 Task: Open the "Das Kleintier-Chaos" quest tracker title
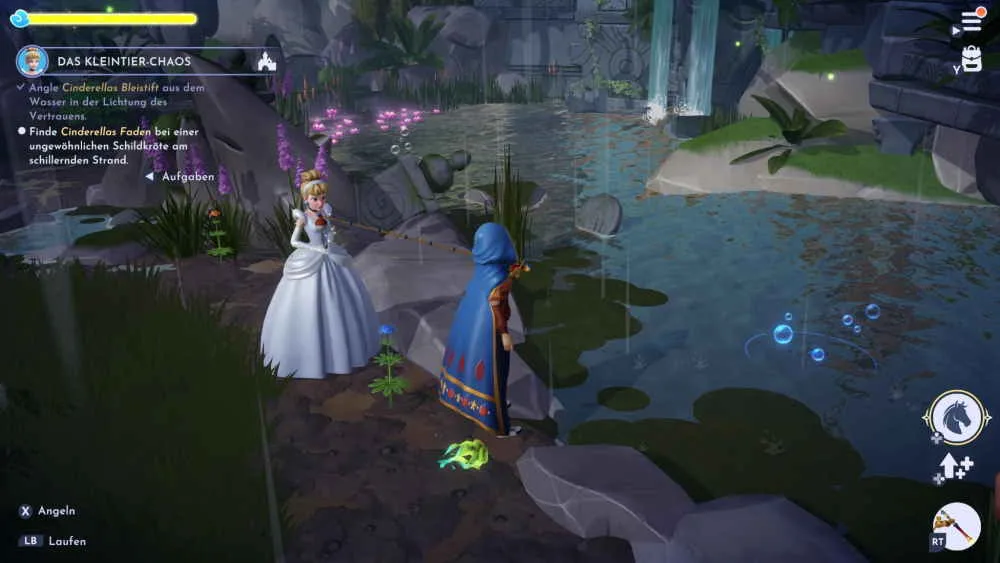[126, 62]
